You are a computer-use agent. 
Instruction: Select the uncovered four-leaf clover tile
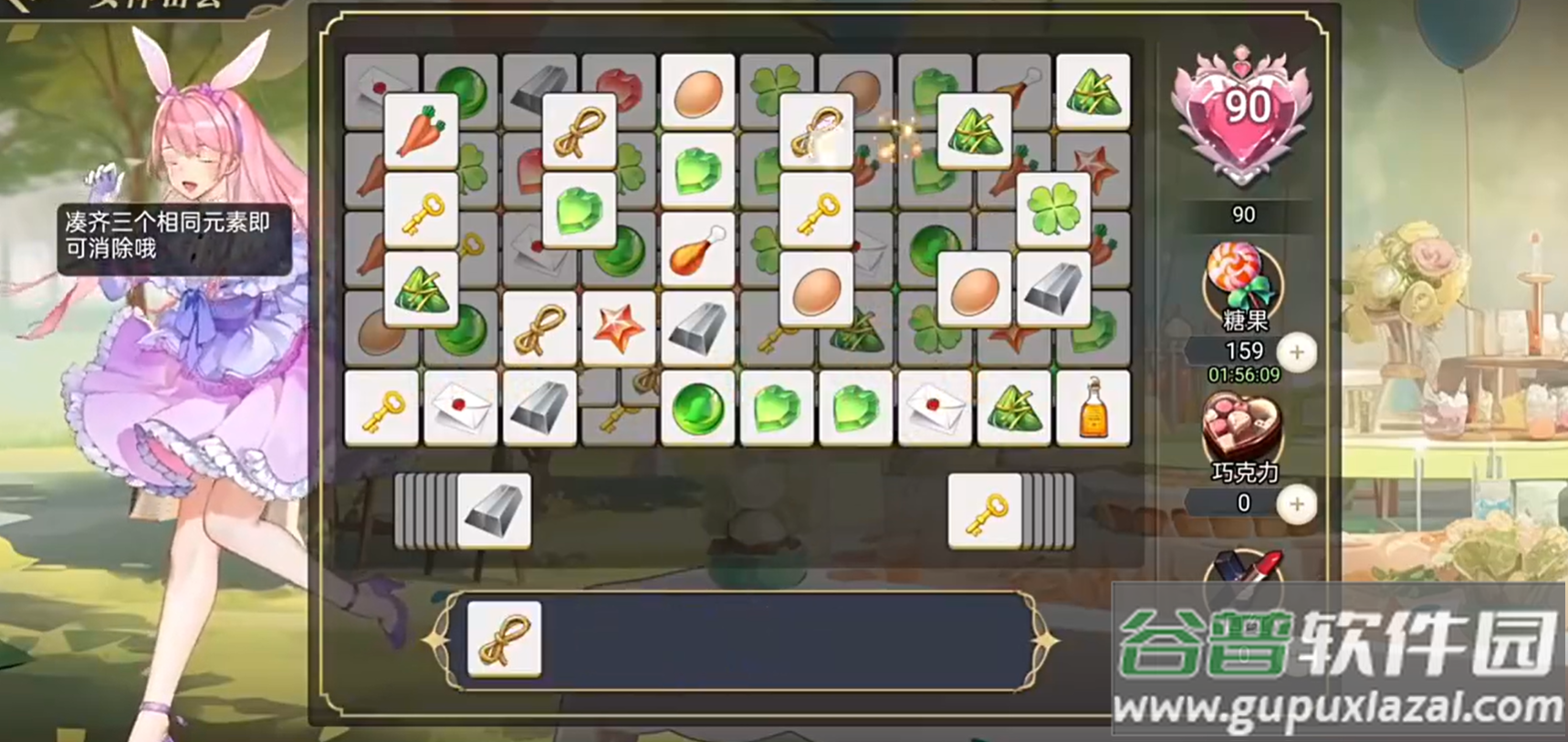1053,210
